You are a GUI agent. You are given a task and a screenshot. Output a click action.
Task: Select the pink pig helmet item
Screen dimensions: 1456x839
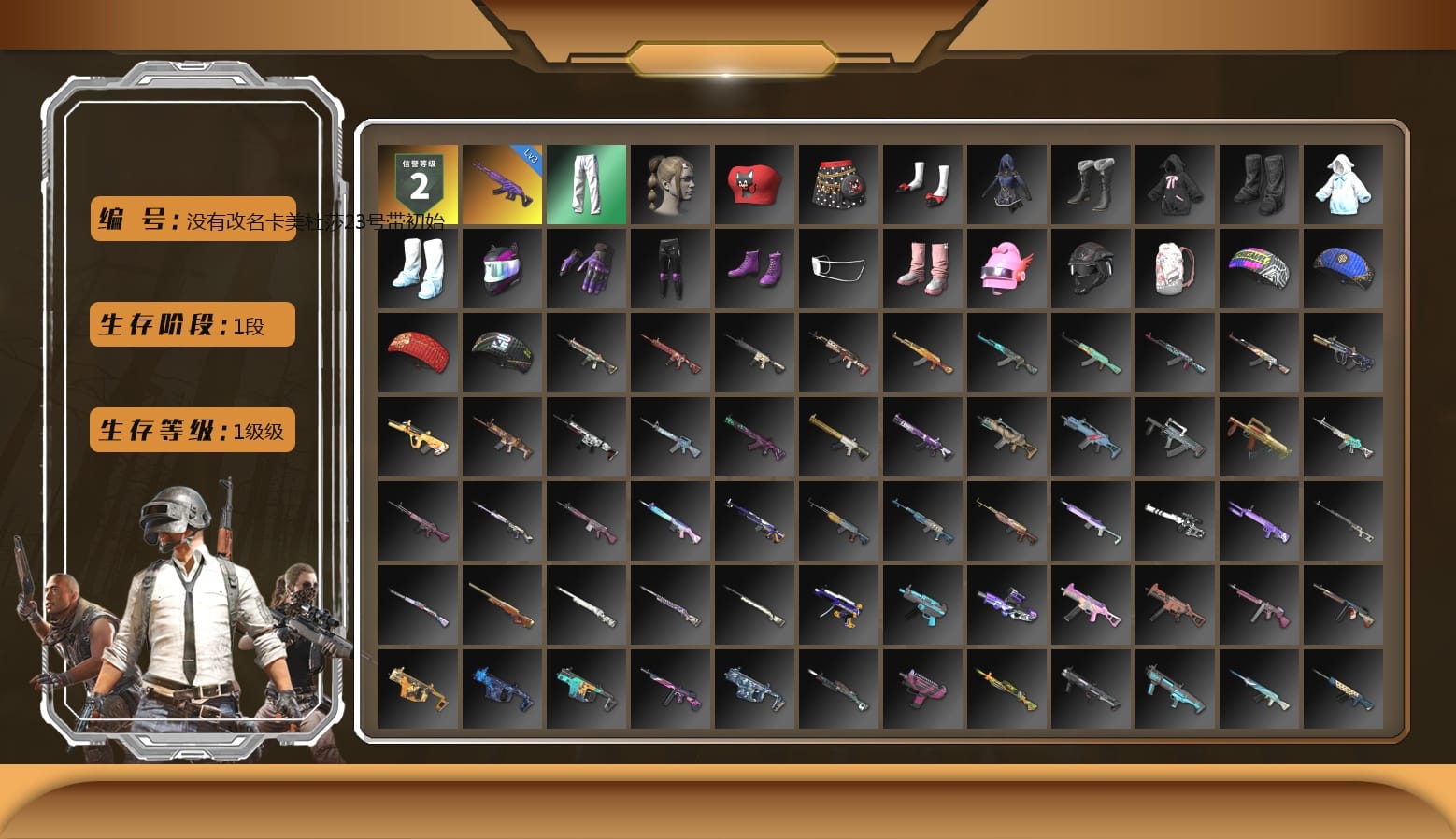[1007, 268]
